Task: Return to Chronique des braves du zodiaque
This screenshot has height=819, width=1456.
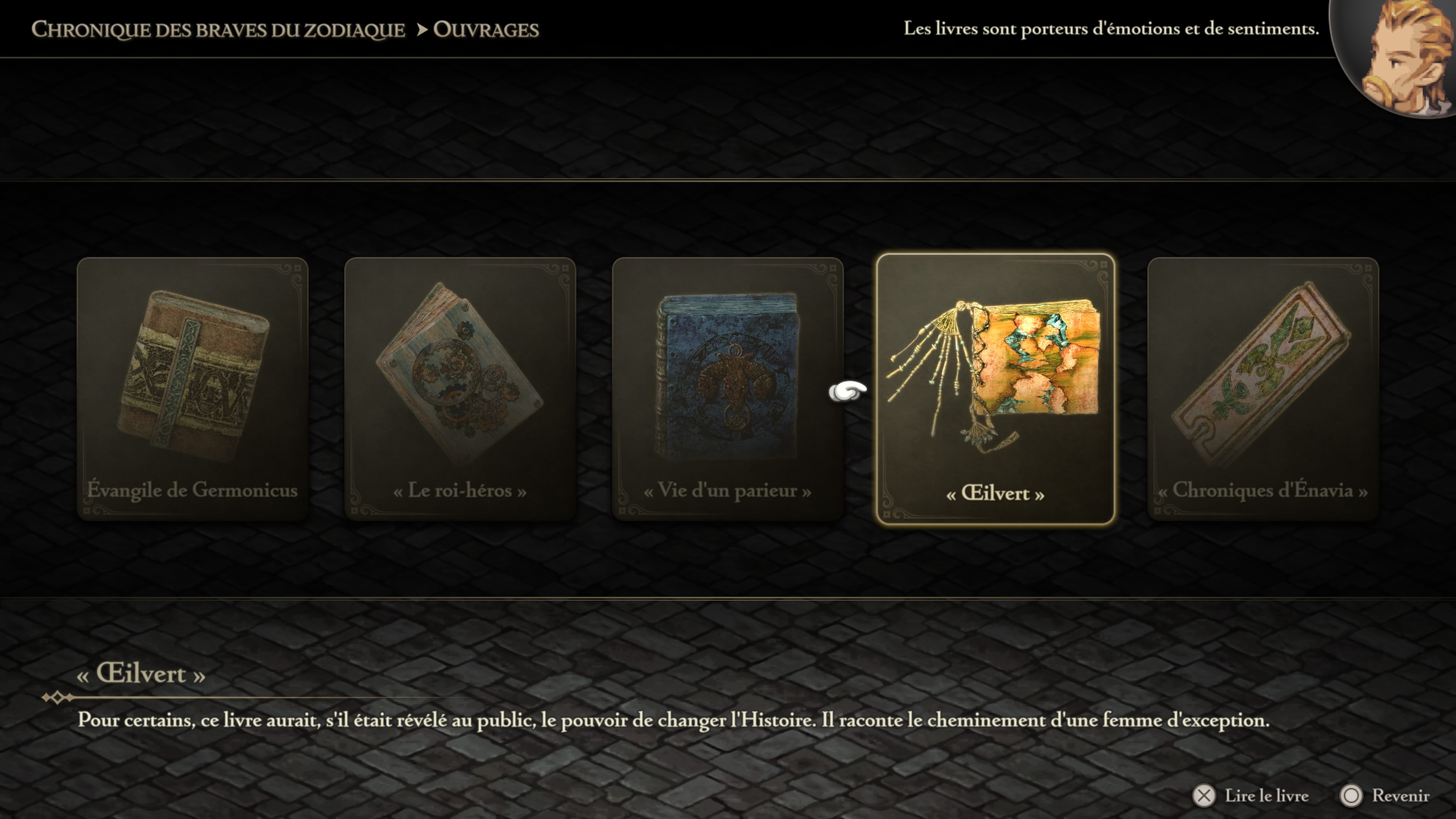Action: pyautogui.click(x=218, y=30)
